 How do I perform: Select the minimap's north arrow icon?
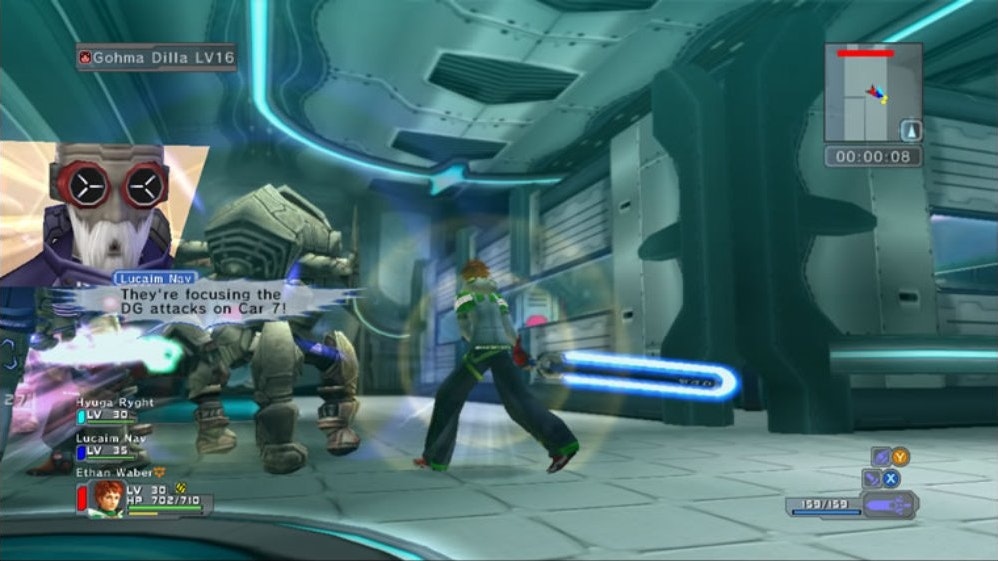click(911, 130)
